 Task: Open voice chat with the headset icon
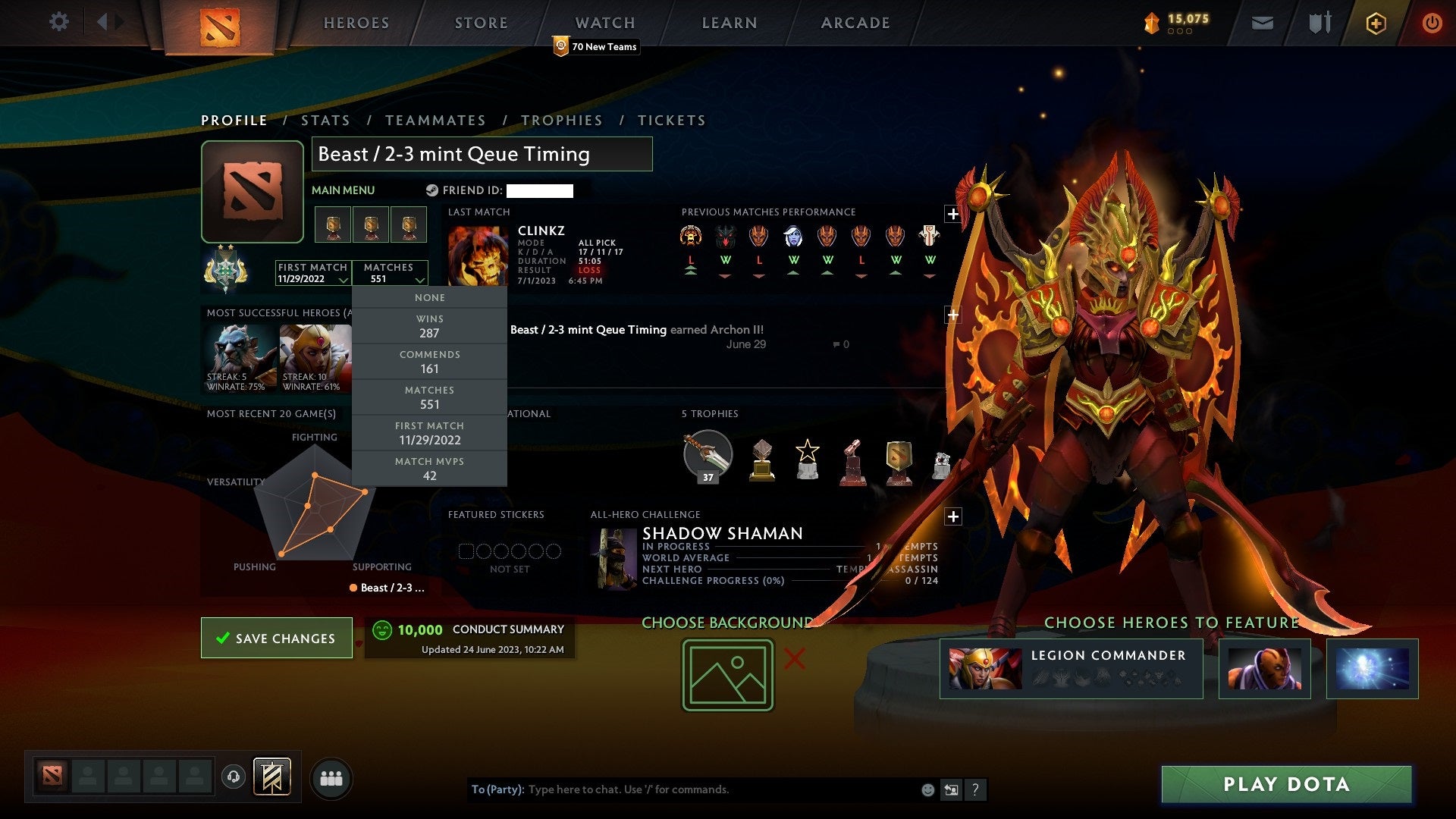pyautogui.click(x=233, y=777)
